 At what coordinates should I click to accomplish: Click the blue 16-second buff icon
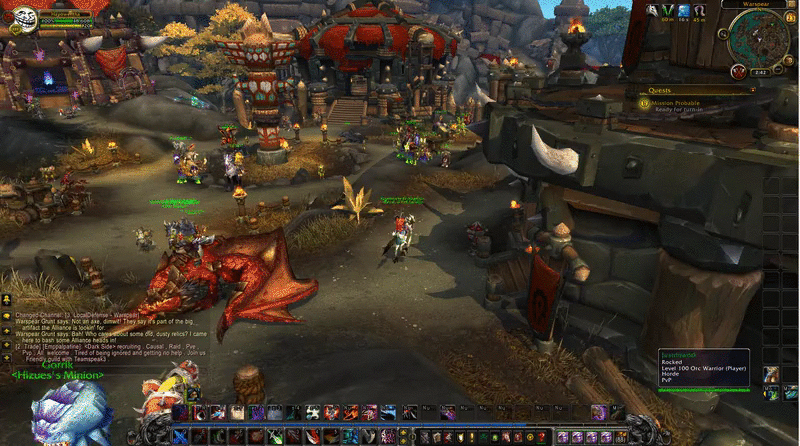pyautogui.click(x=685, y=11)
